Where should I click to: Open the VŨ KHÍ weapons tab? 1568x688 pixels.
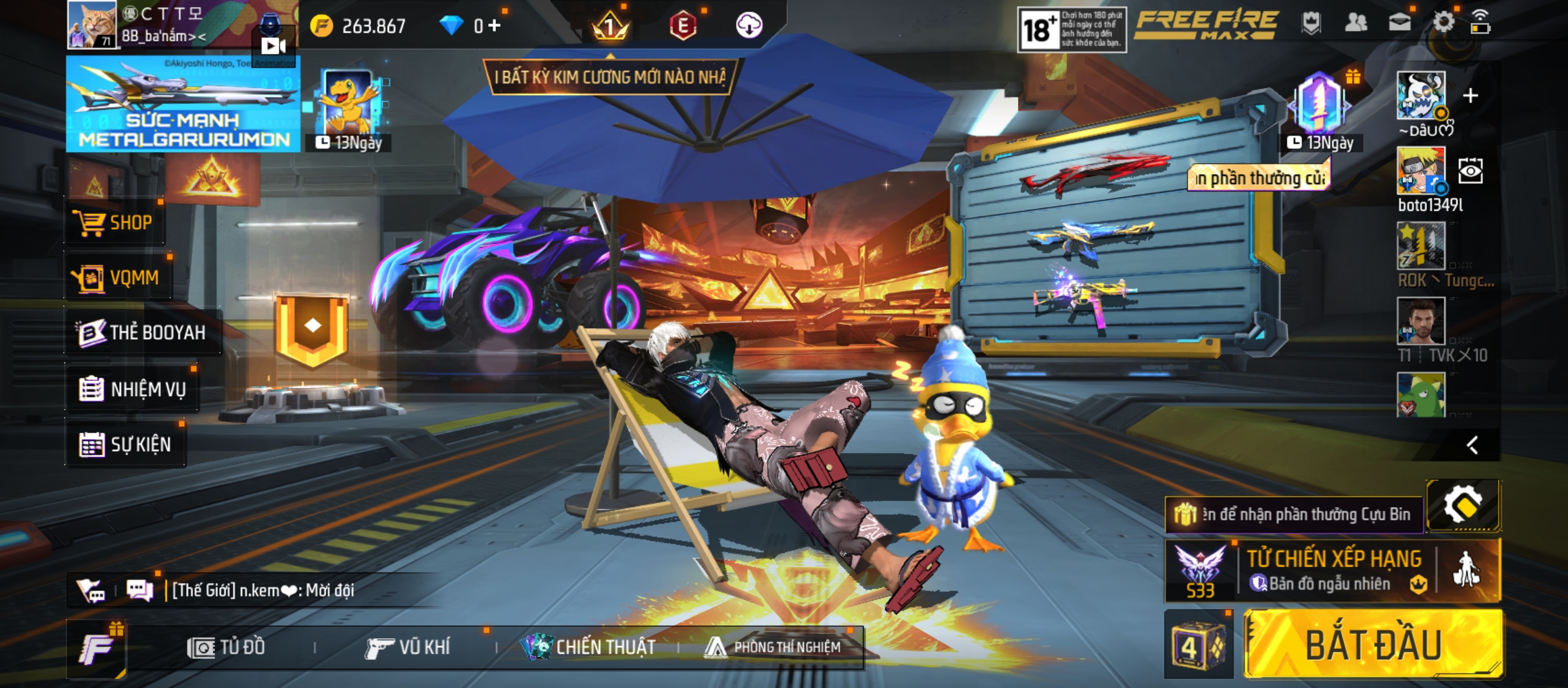coord(408,647)
